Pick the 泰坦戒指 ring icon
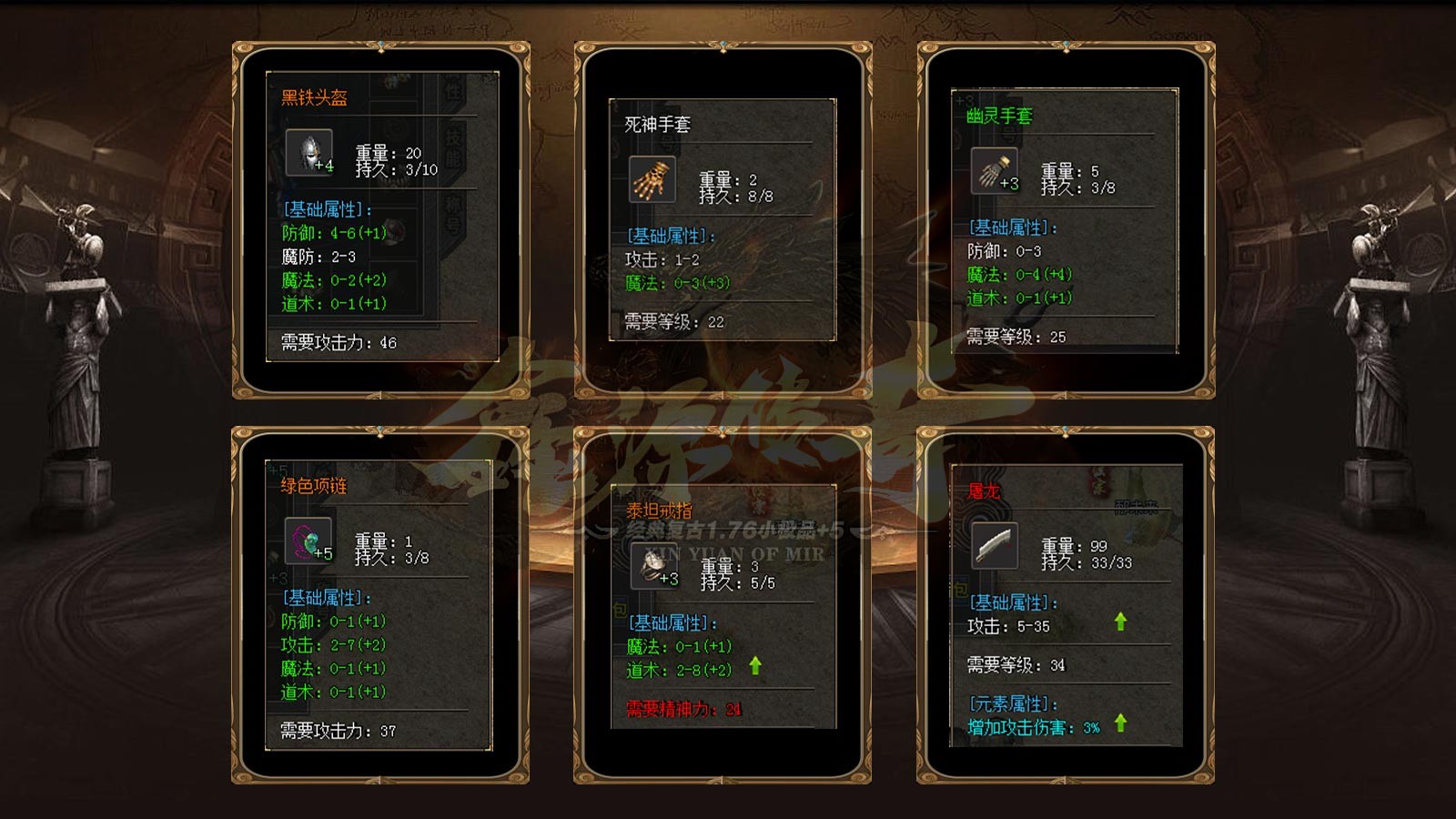The width and height of the screenshot is (1456, 819). (653, 566)
